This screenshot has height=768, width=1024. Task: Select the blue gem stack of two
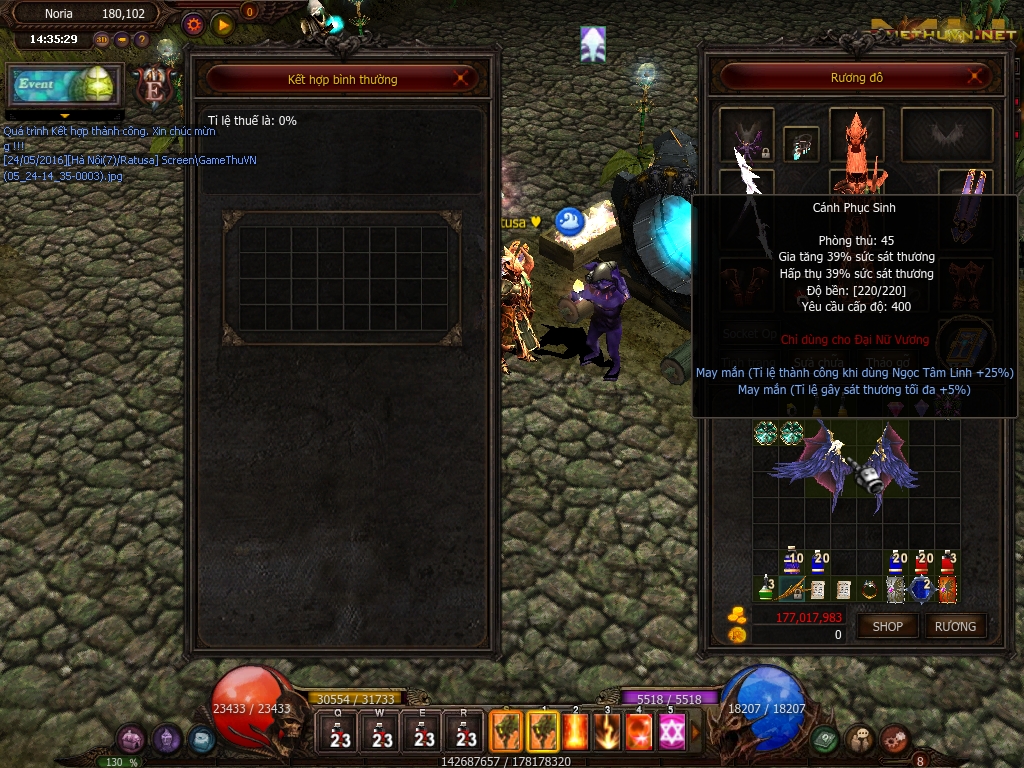coord(920,590)
